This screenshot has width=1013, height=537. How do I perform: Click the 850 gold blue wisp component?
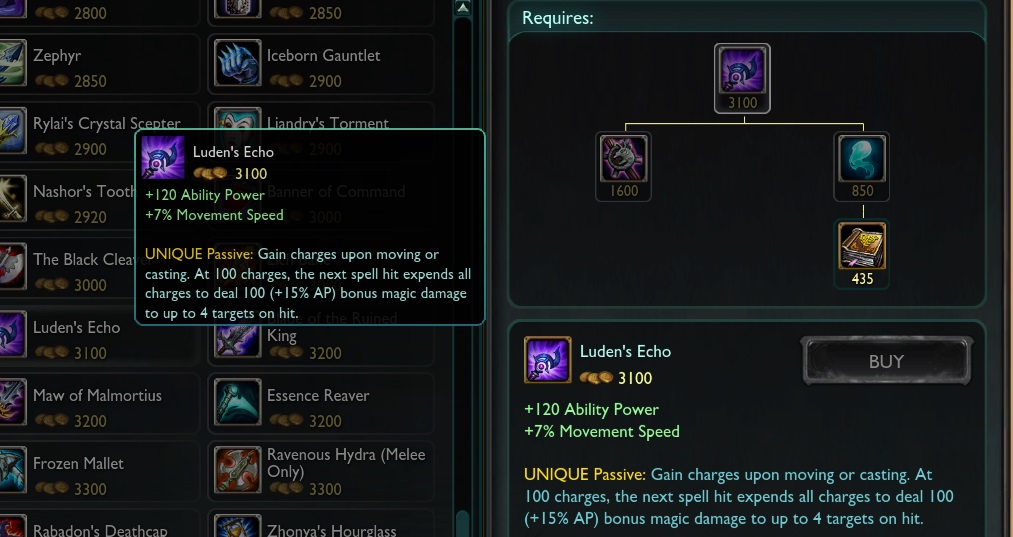(x=861, y=160)
